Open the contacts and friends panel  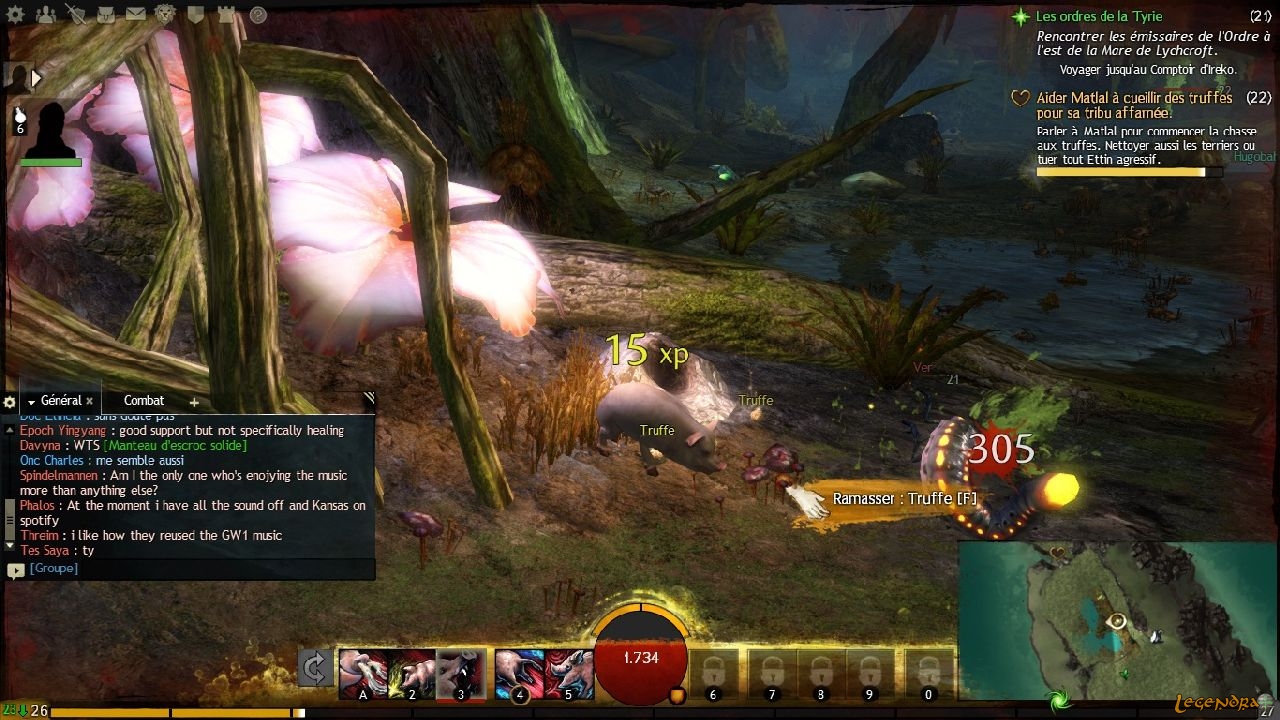(46, 14)
